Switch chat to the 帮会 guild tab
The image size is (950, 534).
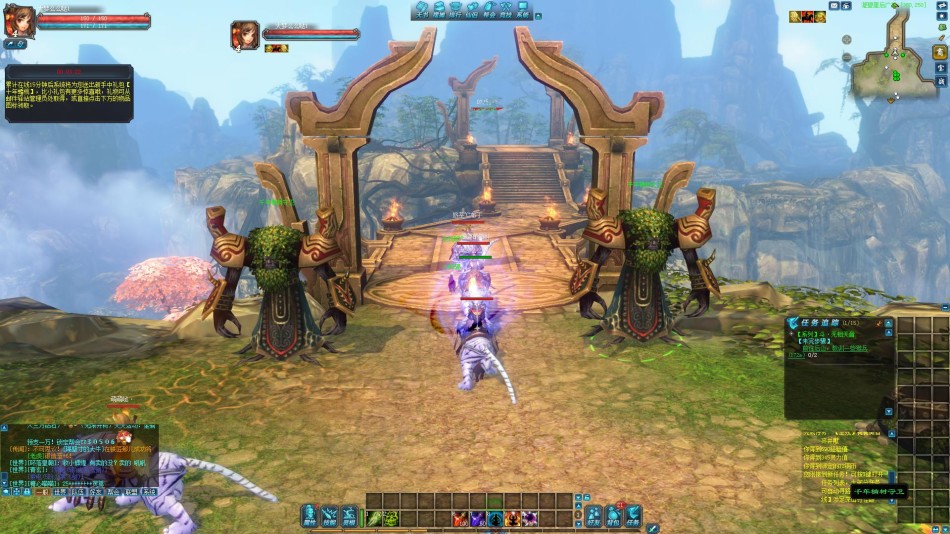click(x=113, y=492)
